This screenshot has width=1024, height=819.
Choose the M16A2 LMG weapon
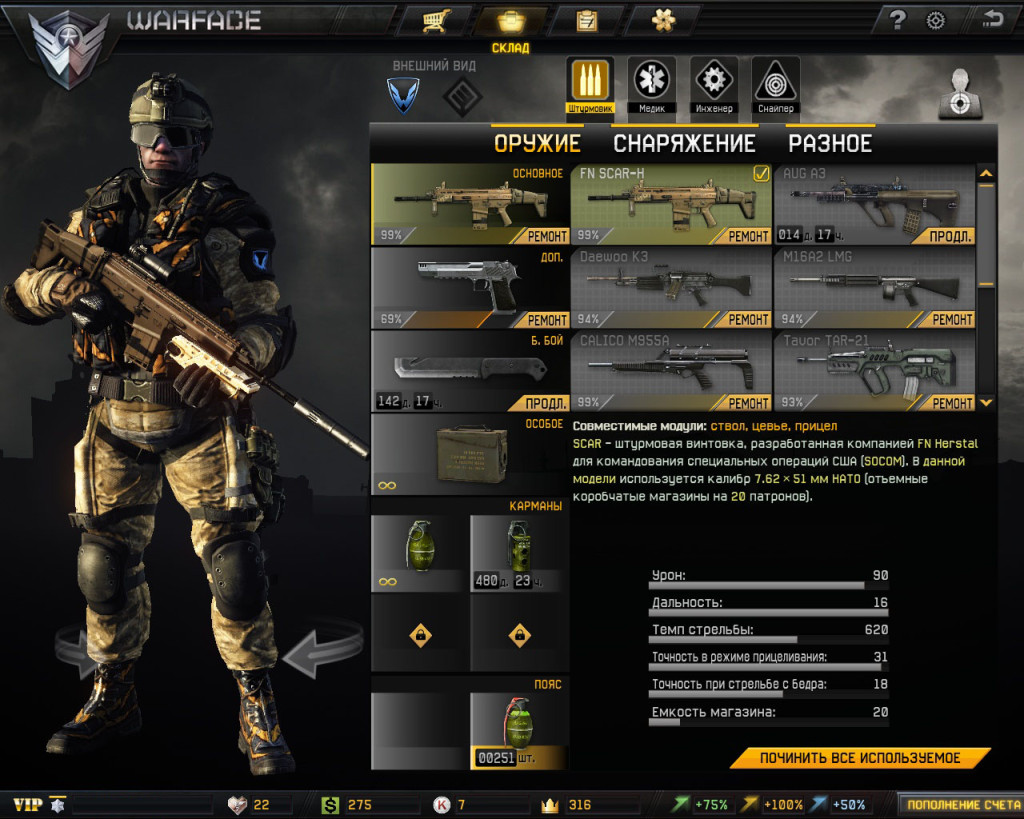click(873, 287)
